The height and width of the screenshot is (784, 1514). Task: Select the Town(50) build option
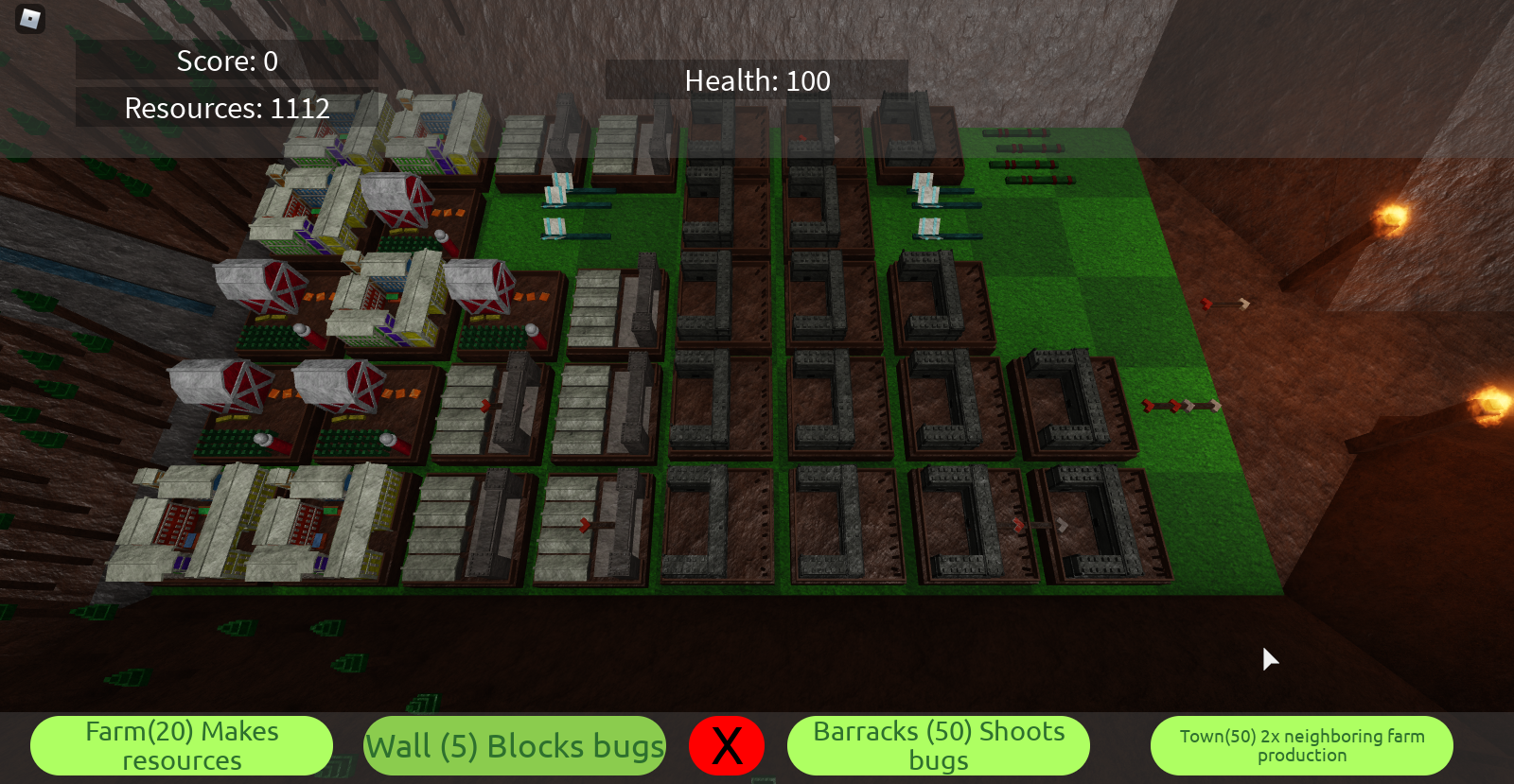pos(1302,745)
